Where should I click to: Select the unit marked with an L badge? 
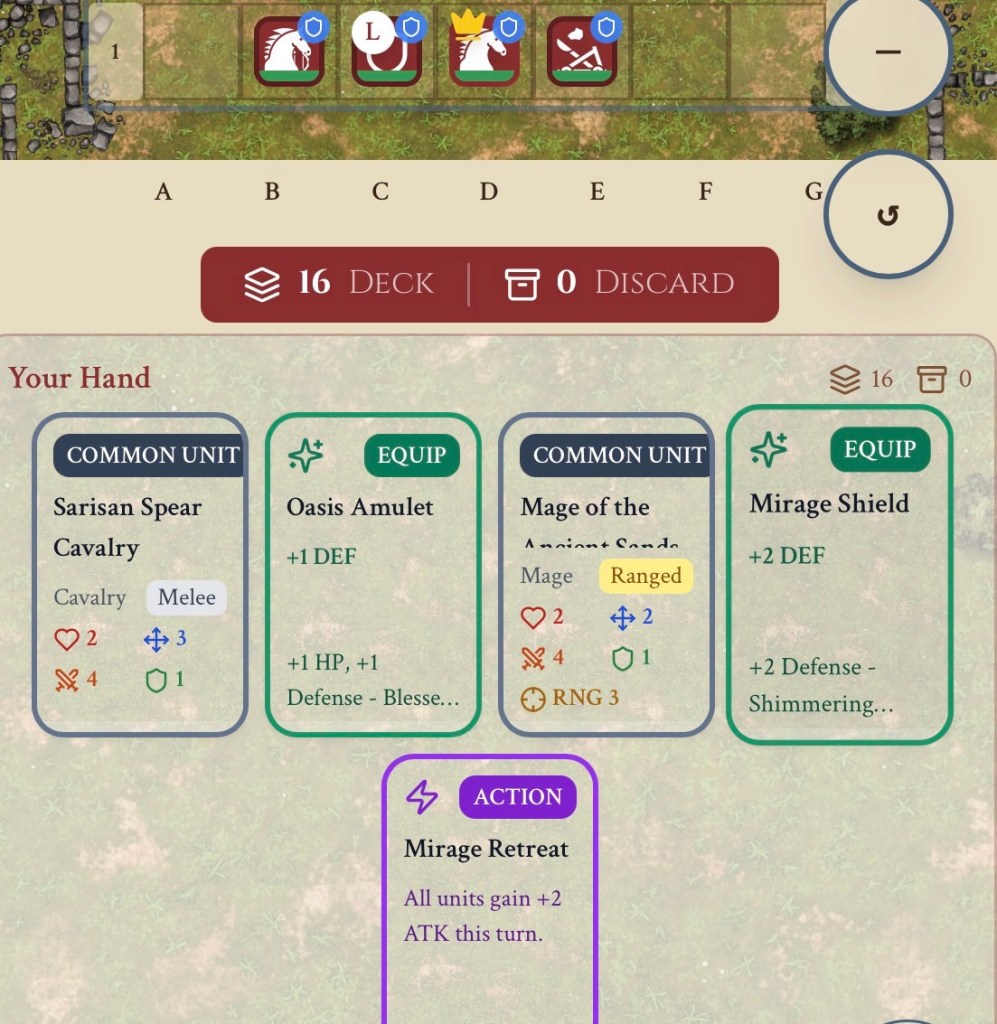pos(386,53)
